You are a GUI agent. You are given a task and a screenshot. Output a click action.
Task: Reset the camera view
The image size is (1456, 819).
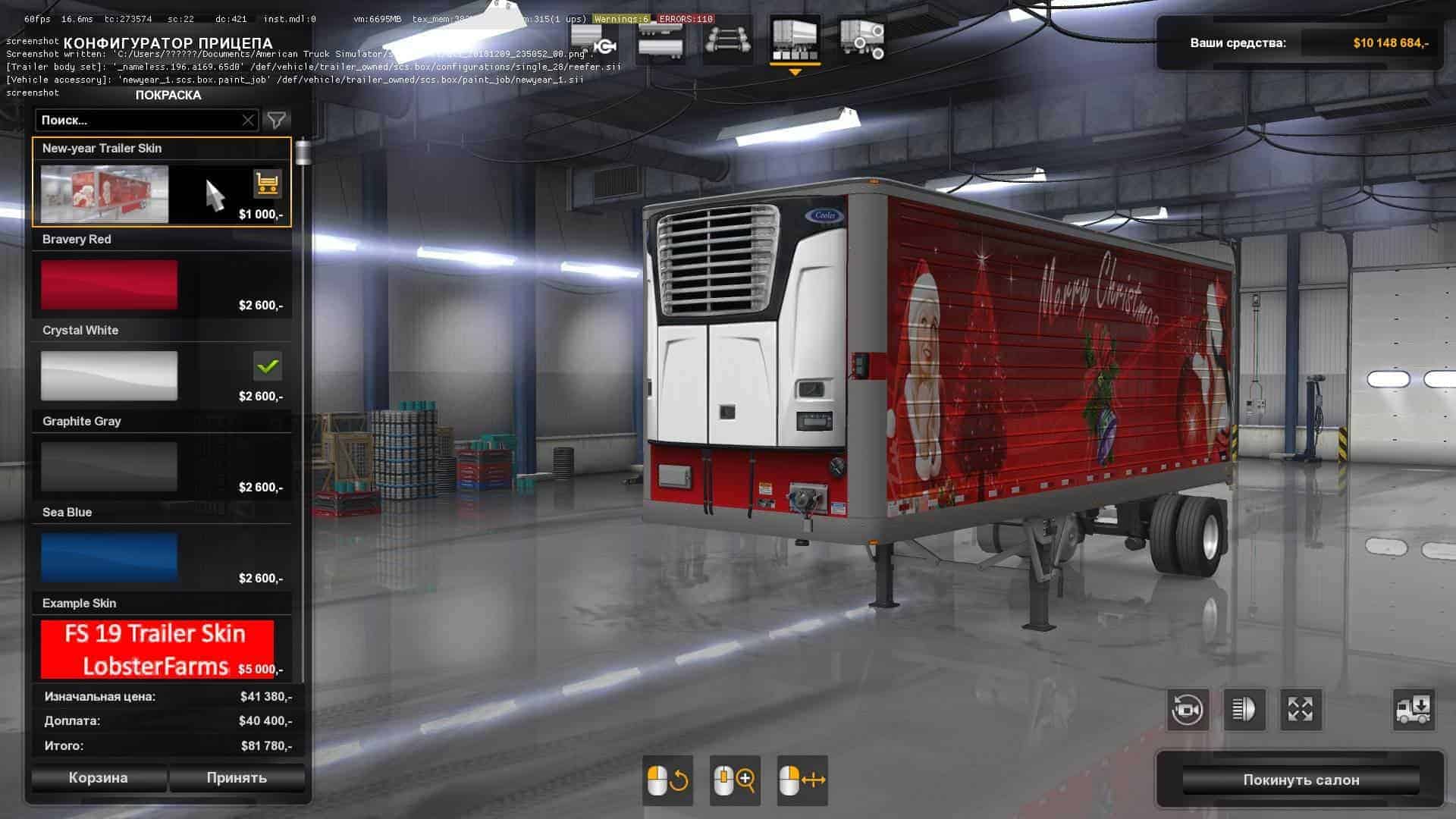point(1188,710)
